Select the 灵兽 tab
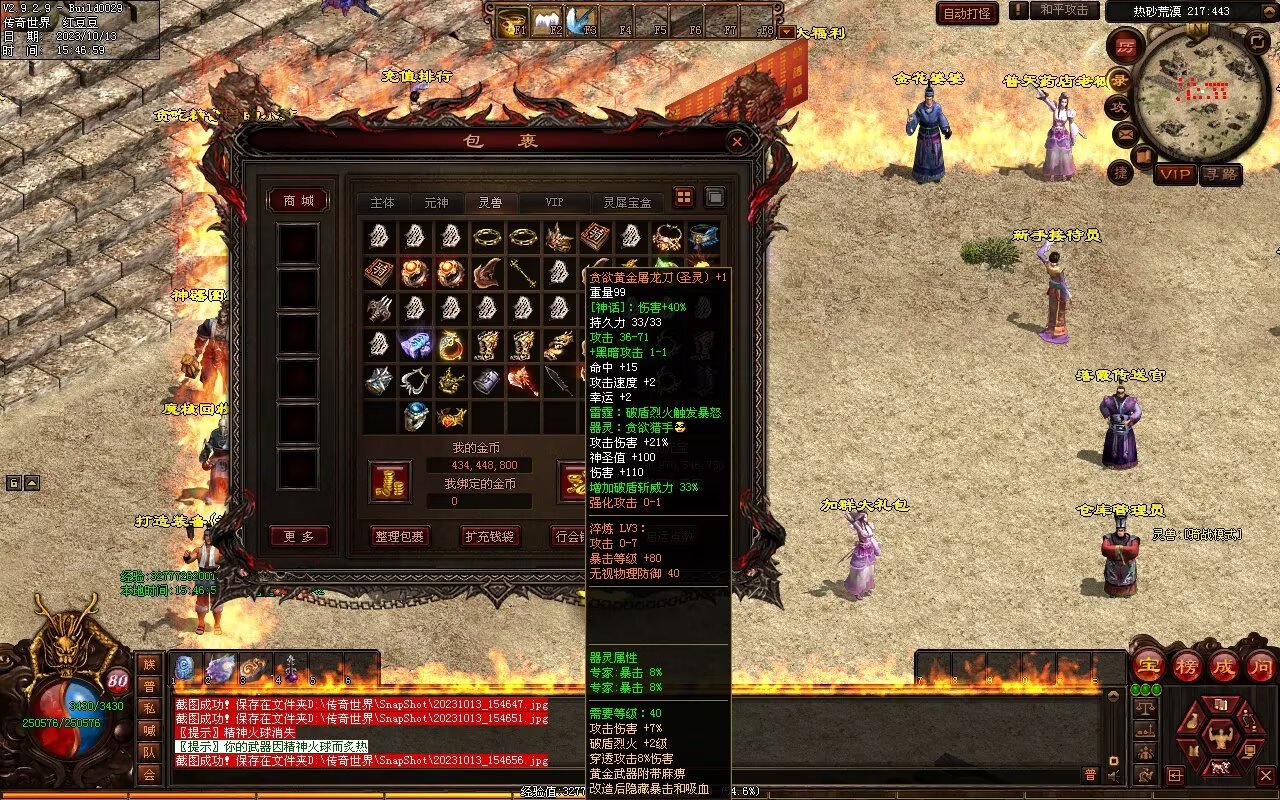This screenshot has width=1280, height=800. click(490, 203)
